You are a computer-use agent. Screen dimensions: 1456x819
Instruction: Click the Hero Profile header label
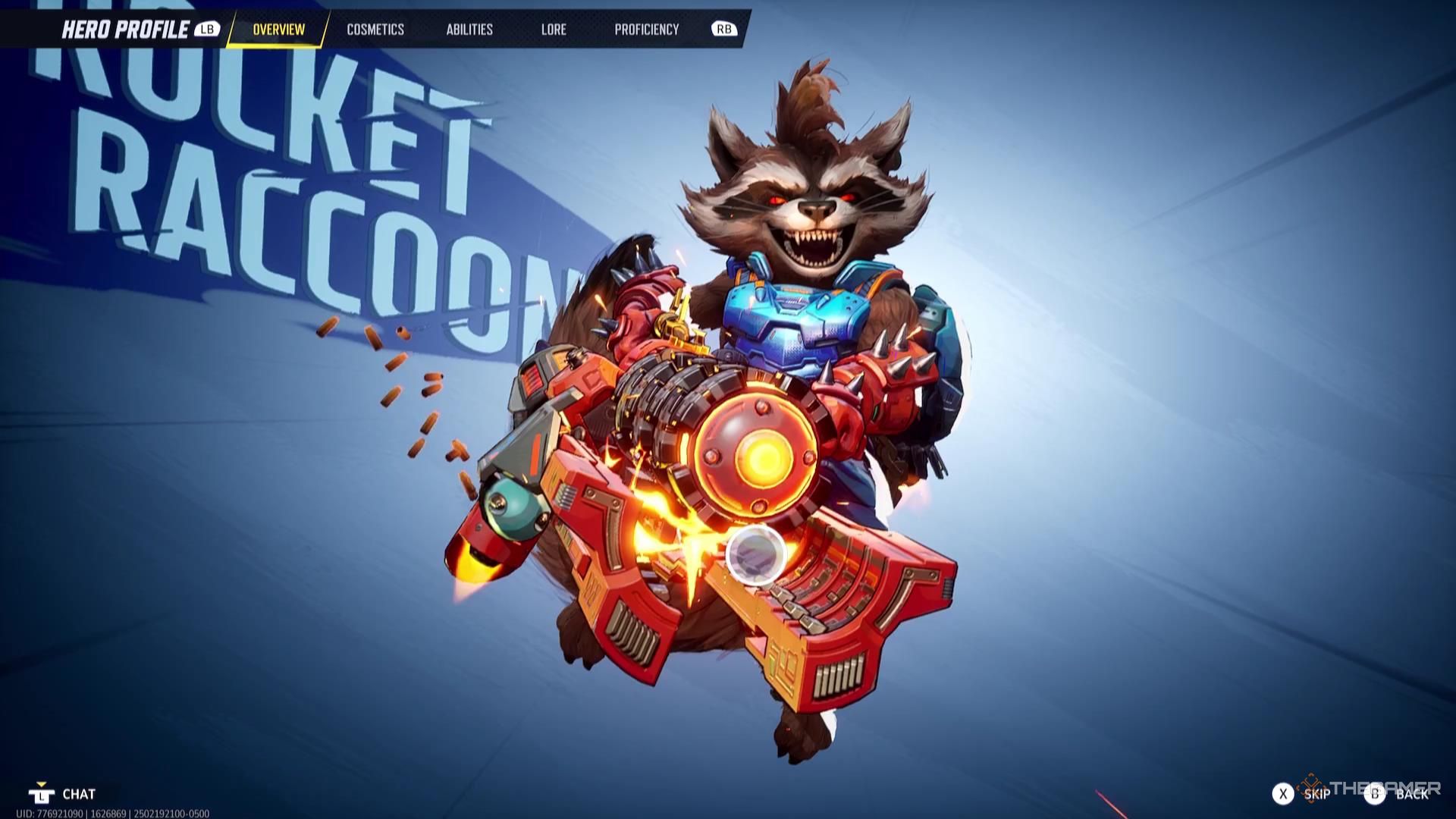coord(125,30)
